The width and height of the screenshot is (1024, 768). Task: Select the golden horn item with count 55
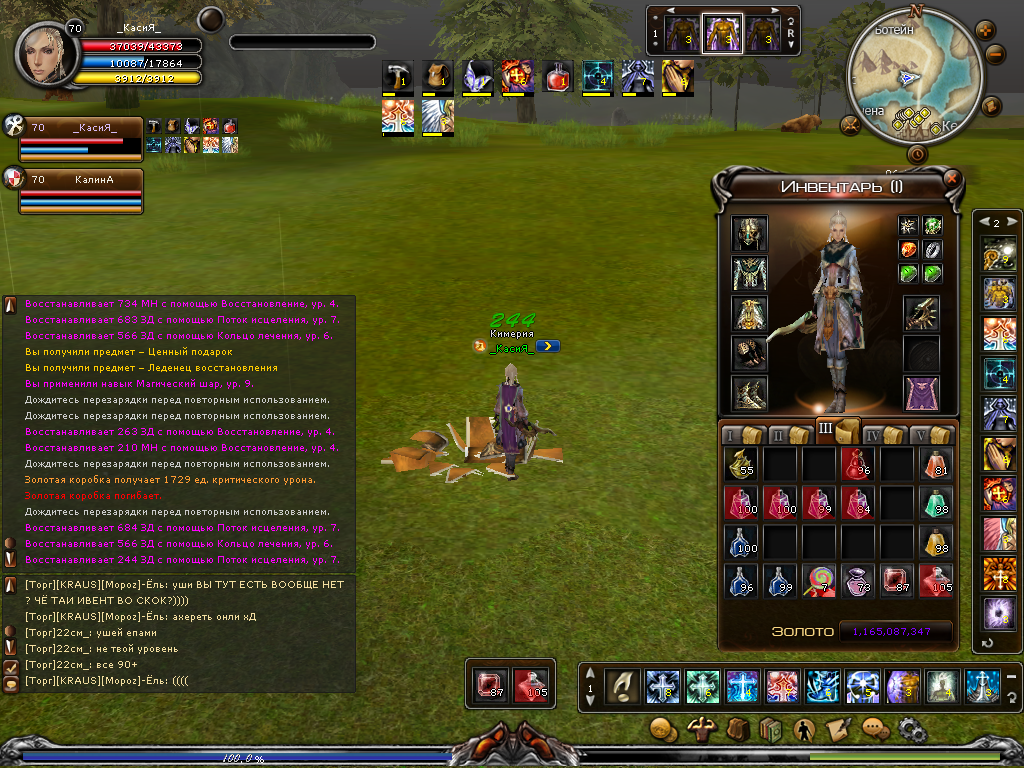(x=741, y=464)
